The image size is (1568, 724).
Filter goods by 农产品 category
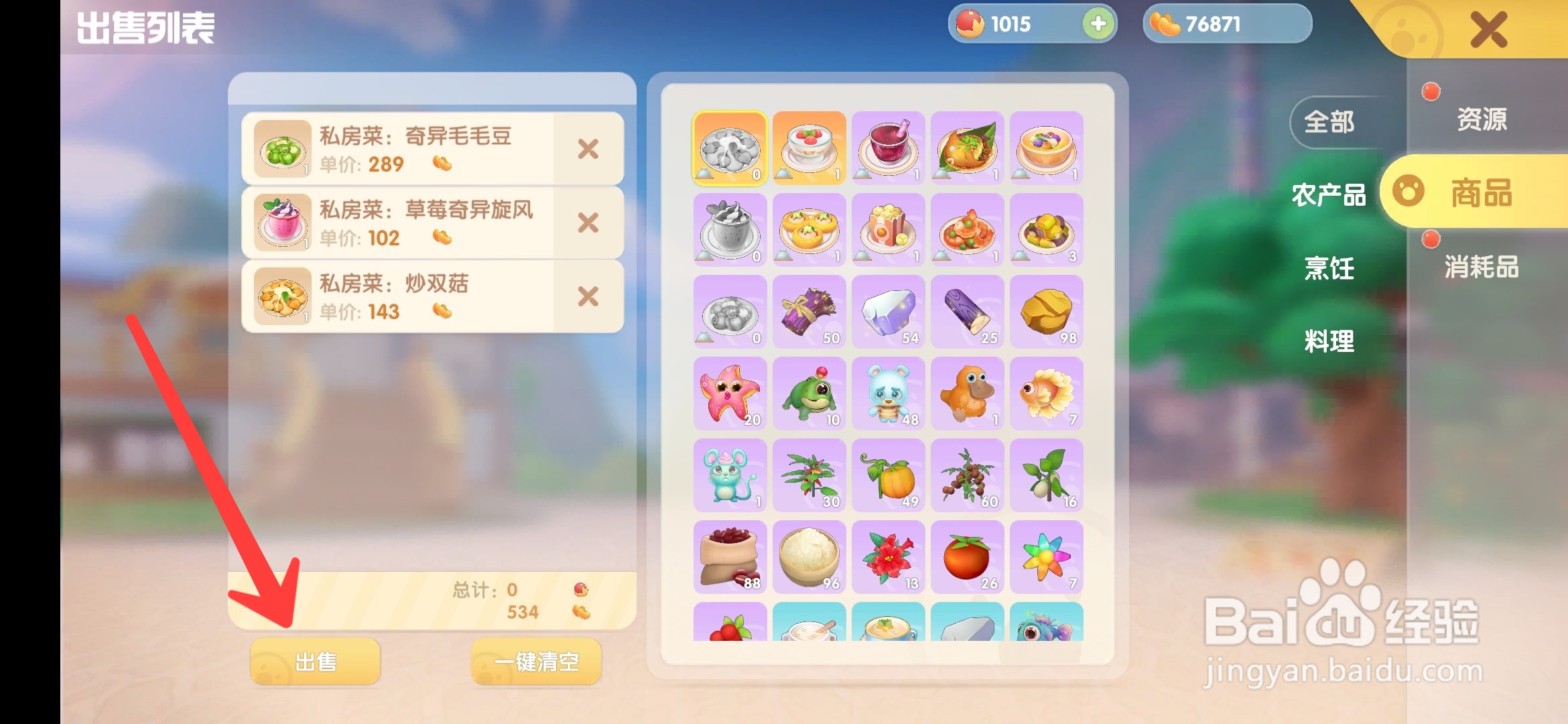point(1329,196)
